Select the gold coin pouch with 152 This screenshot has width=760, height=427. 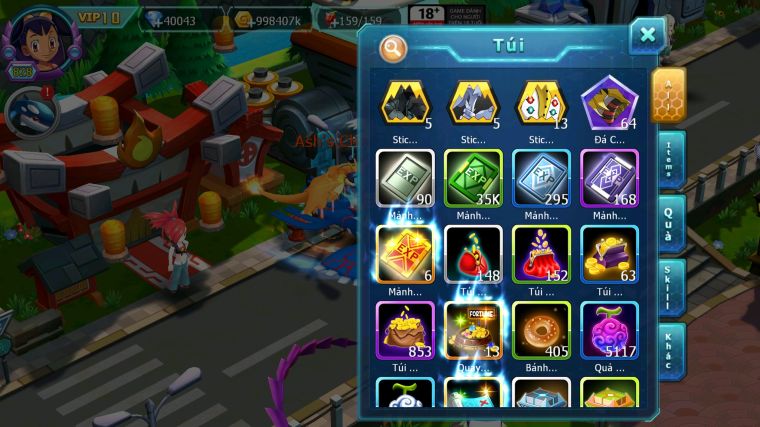click(541, 253)
